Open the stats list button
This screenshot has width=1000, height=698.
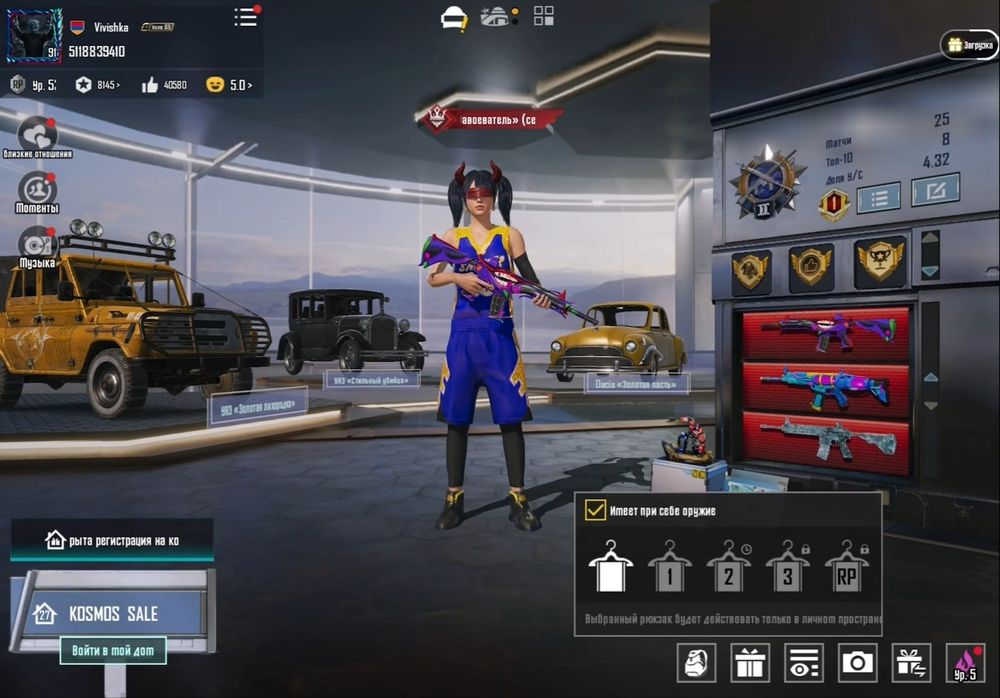point(878,197)
